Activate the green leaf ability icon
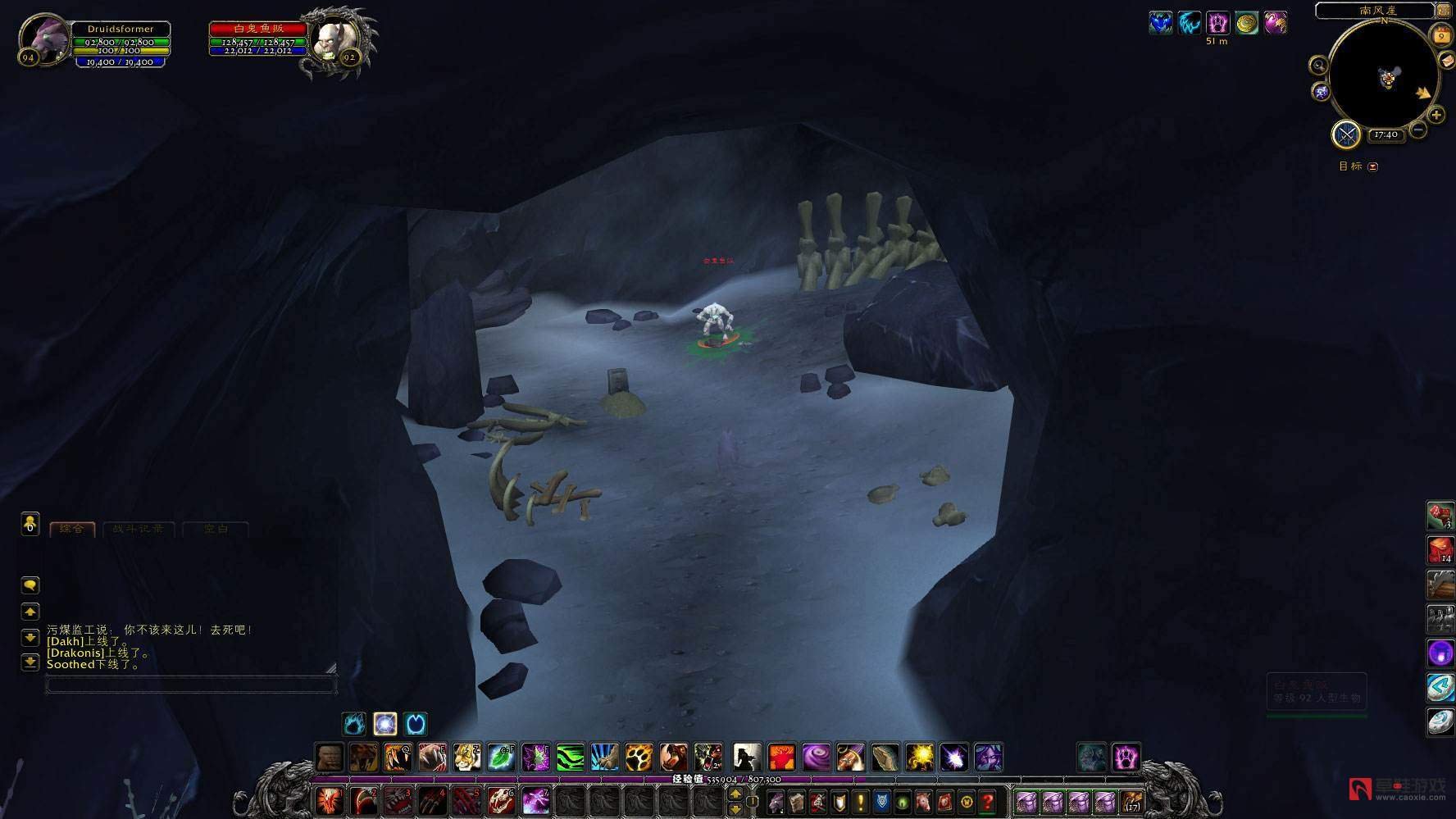The image size is (1456, 819). [x=501, y=758]
